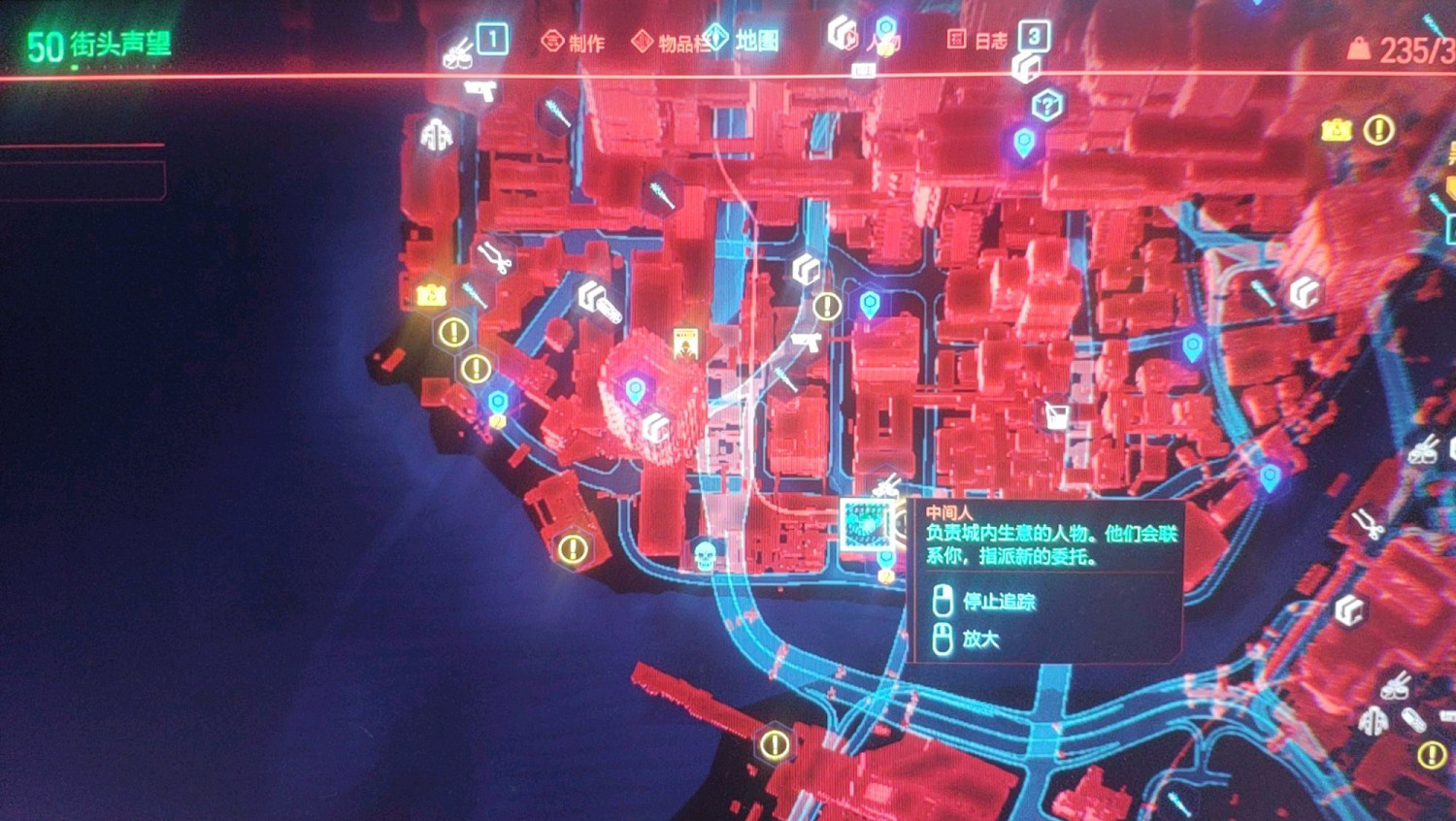Click the question-mark hexagon undiscovered location marker
The width and height of the screenshot is (1456, 821).
(x=1048, y=102)
